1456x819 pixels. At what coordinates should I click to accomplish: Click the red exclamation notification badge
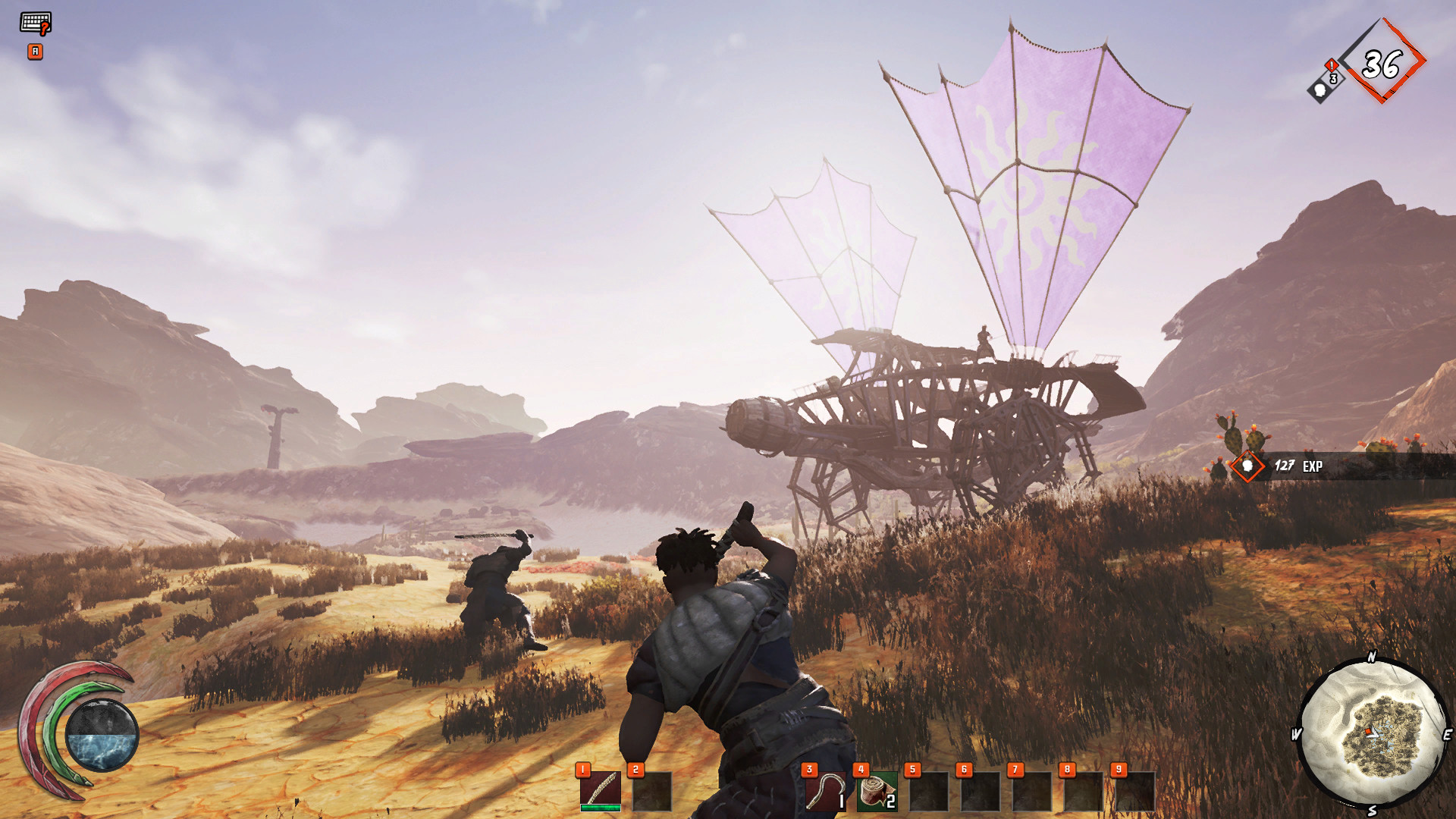pyautogui.click(x=1331, y=66)
